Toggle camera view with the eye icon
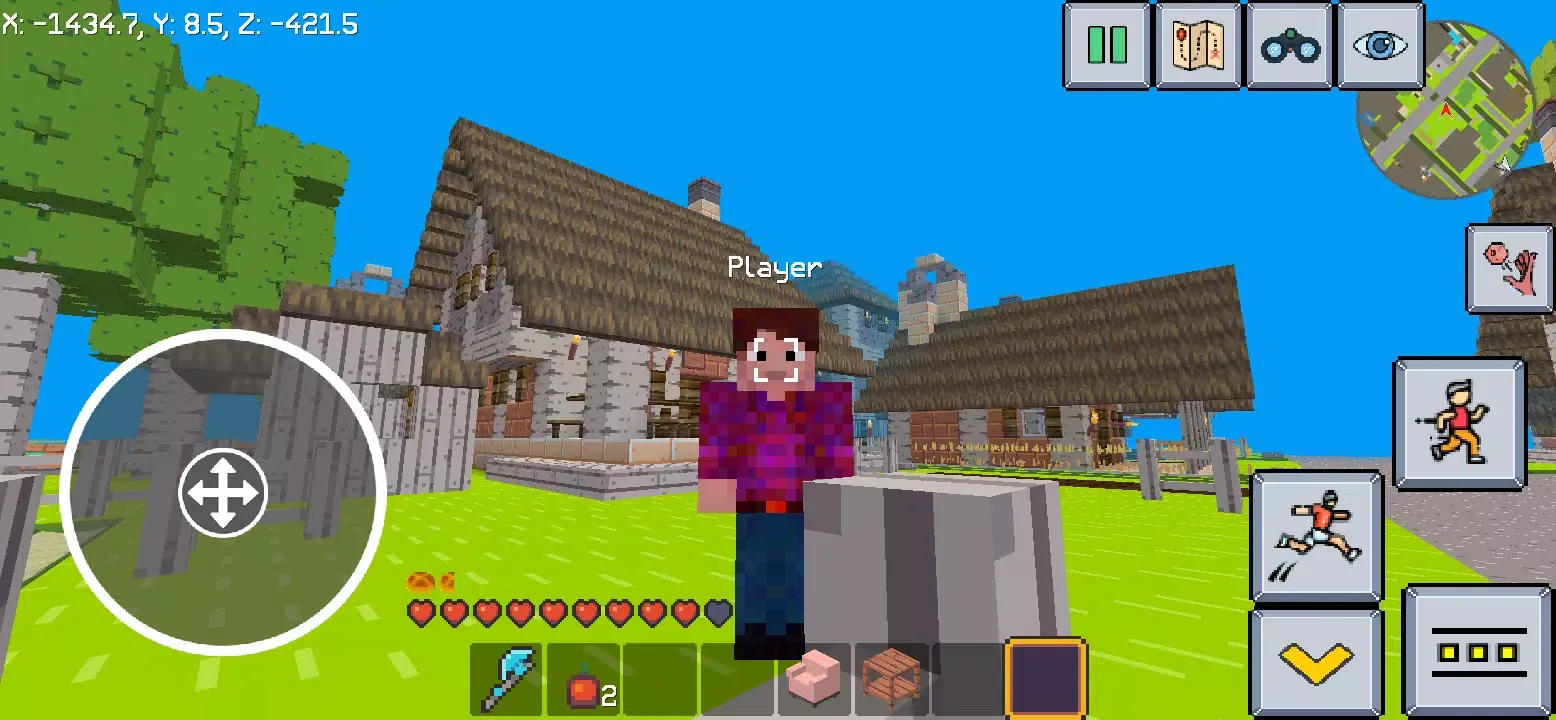This screenshot has height=720, width=1556. [1380, 44]
